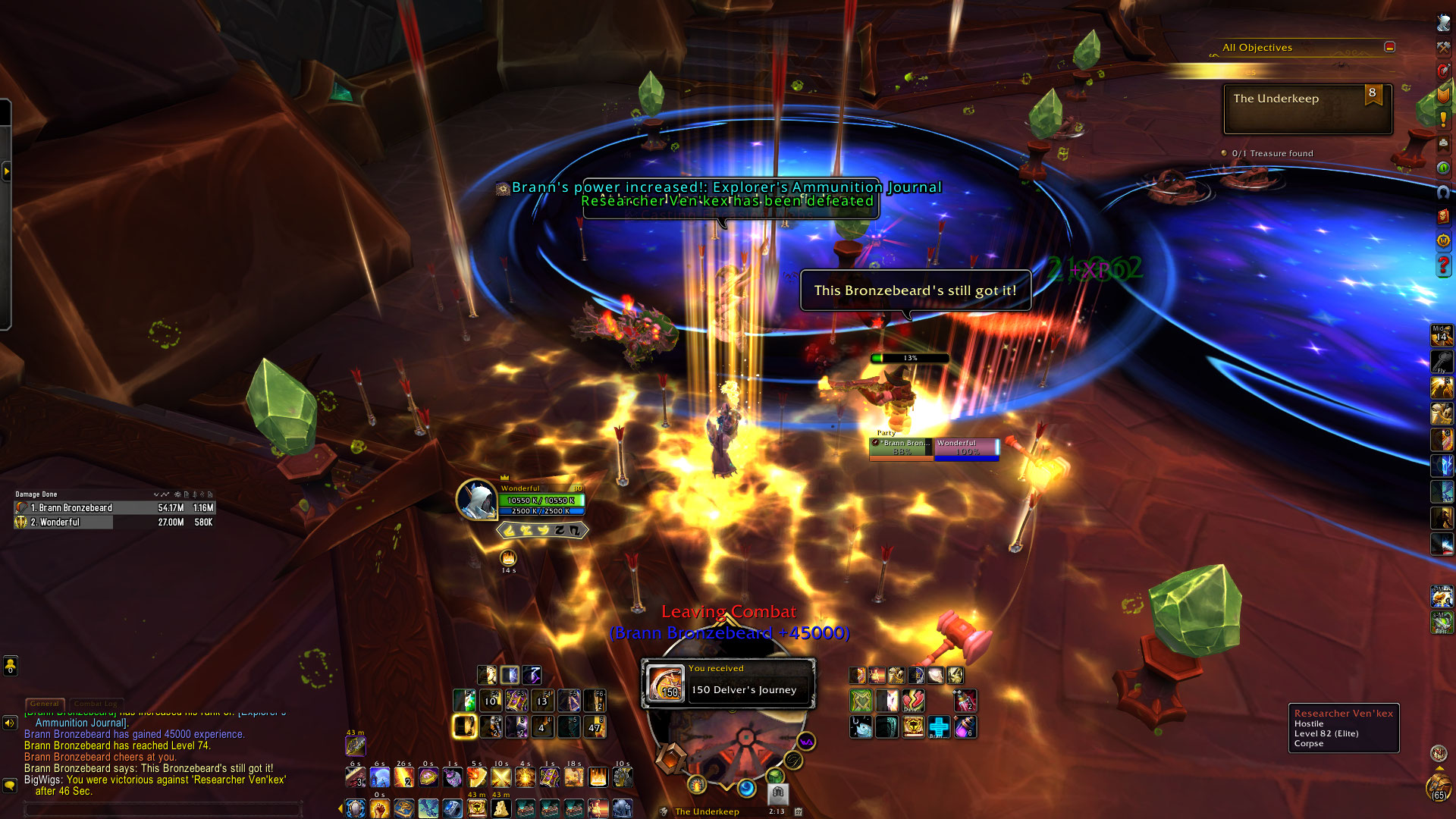Click the 150 Delver's Journey reward popup
Viewport: 1456px width, 819px height.
pos(729,683)
